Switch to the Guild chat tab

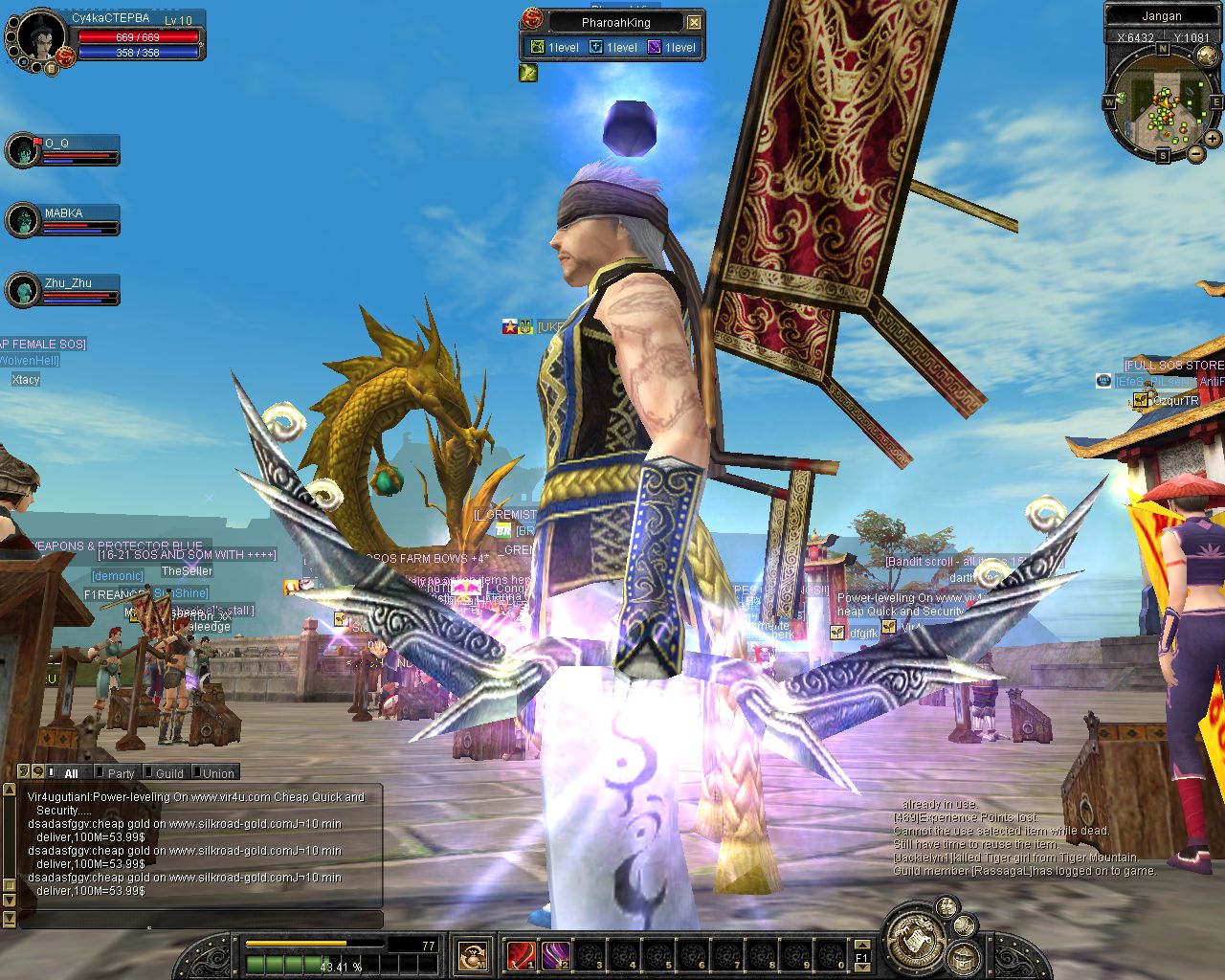tap(169, 773)
